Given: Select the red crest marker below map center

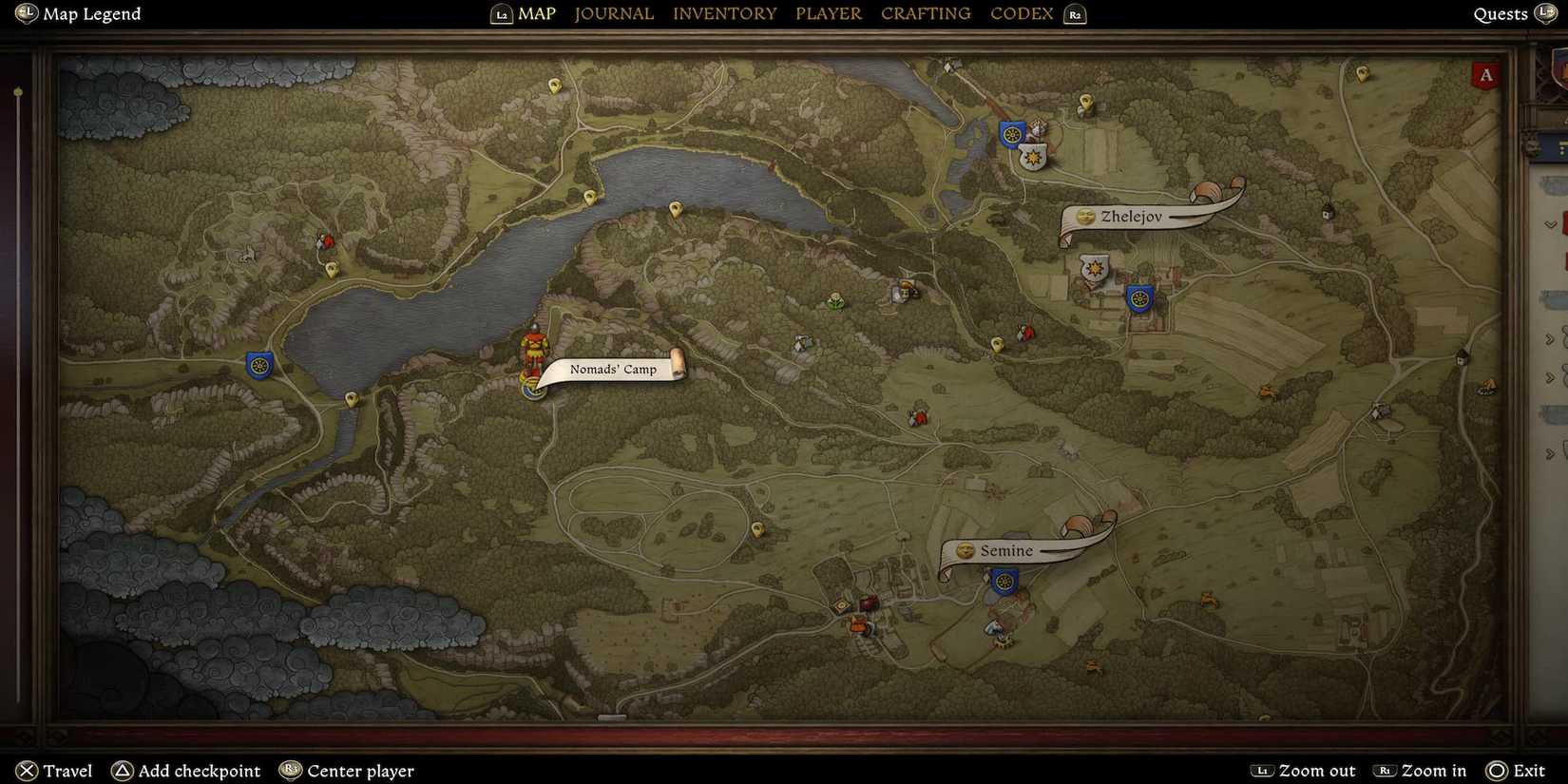Looking at the screenshot, I should (x=918, y=416).
